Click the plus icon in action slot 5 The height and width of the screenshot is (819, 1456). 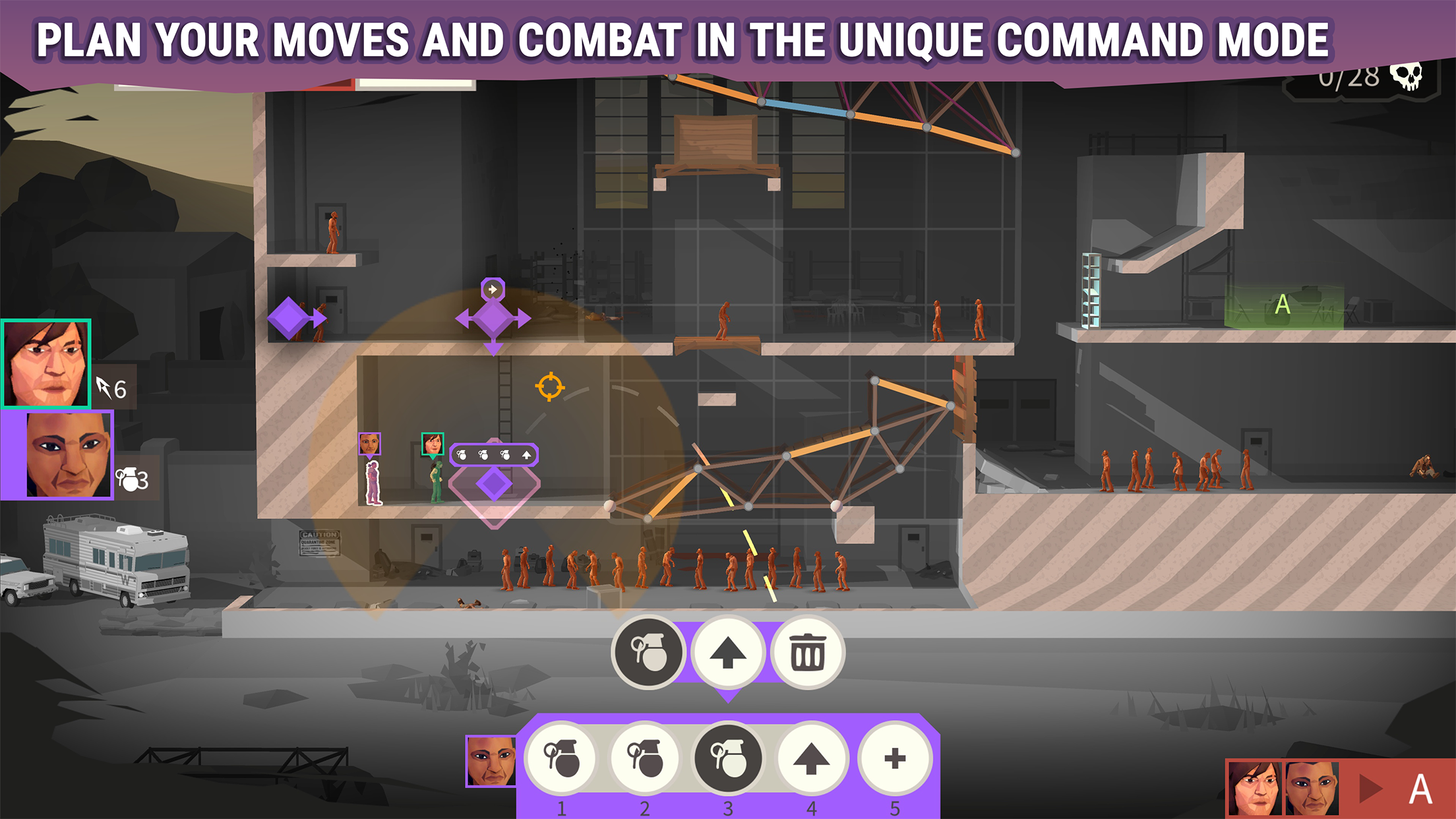click(x=894, y=759)
